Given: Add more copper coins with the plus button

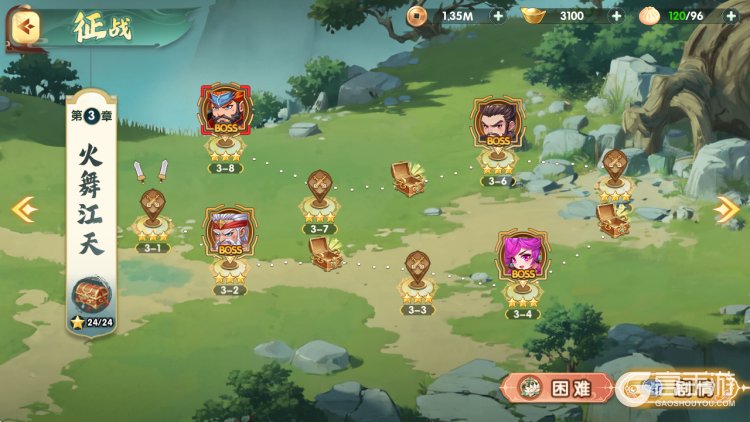Looking at the screenshot, I should tap(498, 16).
